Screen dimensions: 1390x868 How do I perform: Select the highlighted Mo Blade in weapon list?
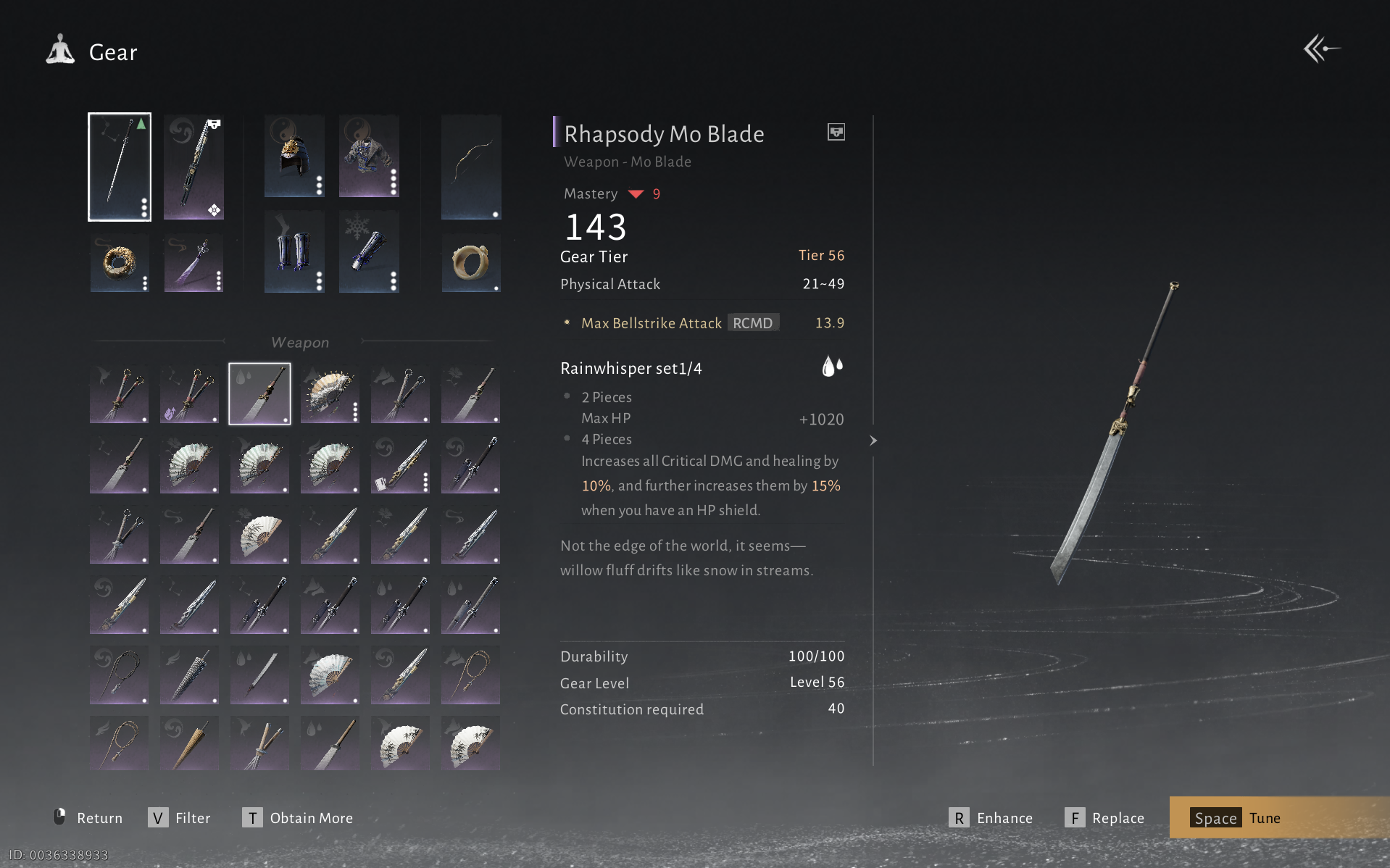pyautogui.click(x=259, y=393)
